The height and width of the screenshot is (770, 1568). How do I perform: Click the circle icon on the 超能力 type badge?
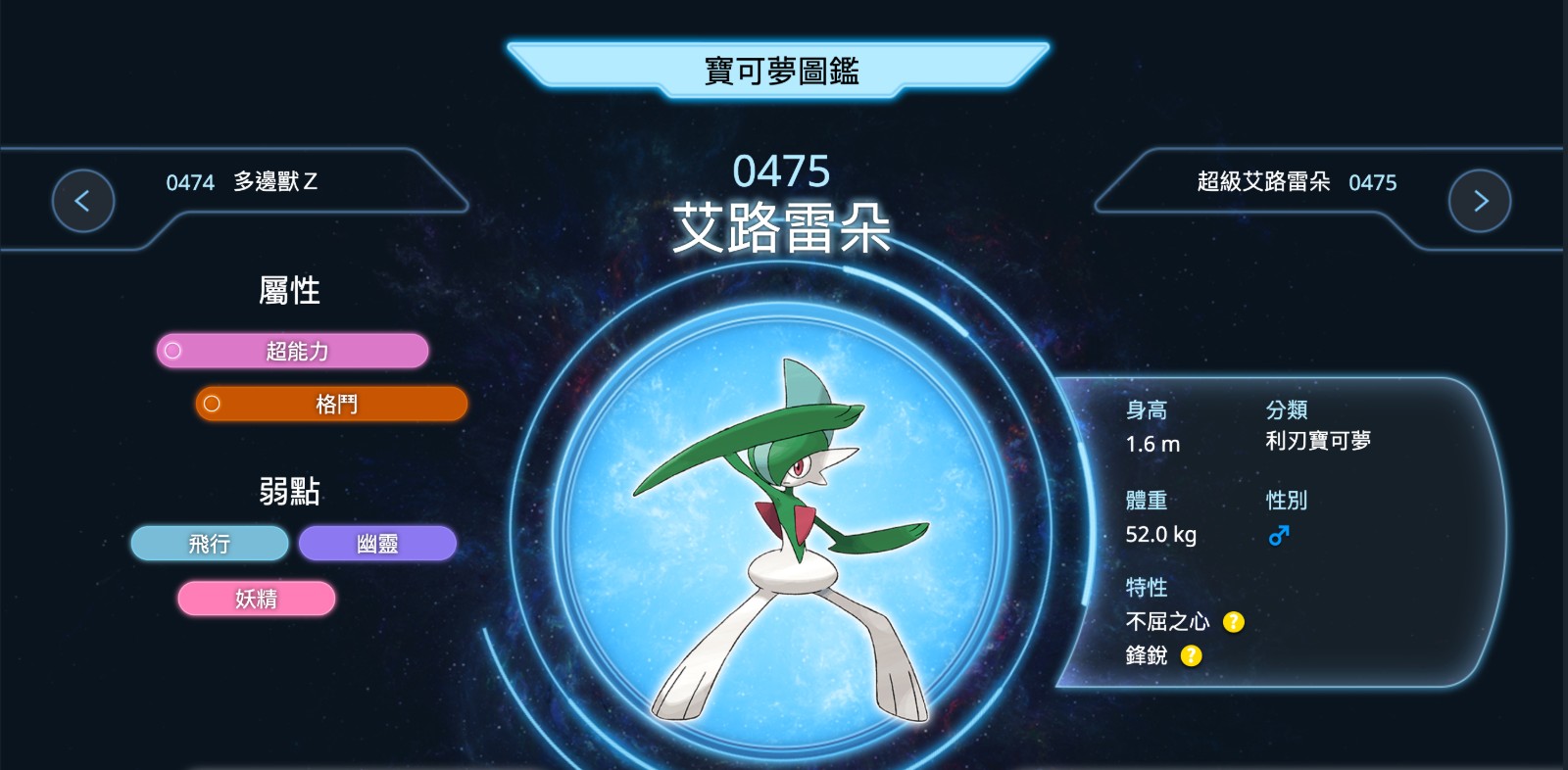point(172,350)
